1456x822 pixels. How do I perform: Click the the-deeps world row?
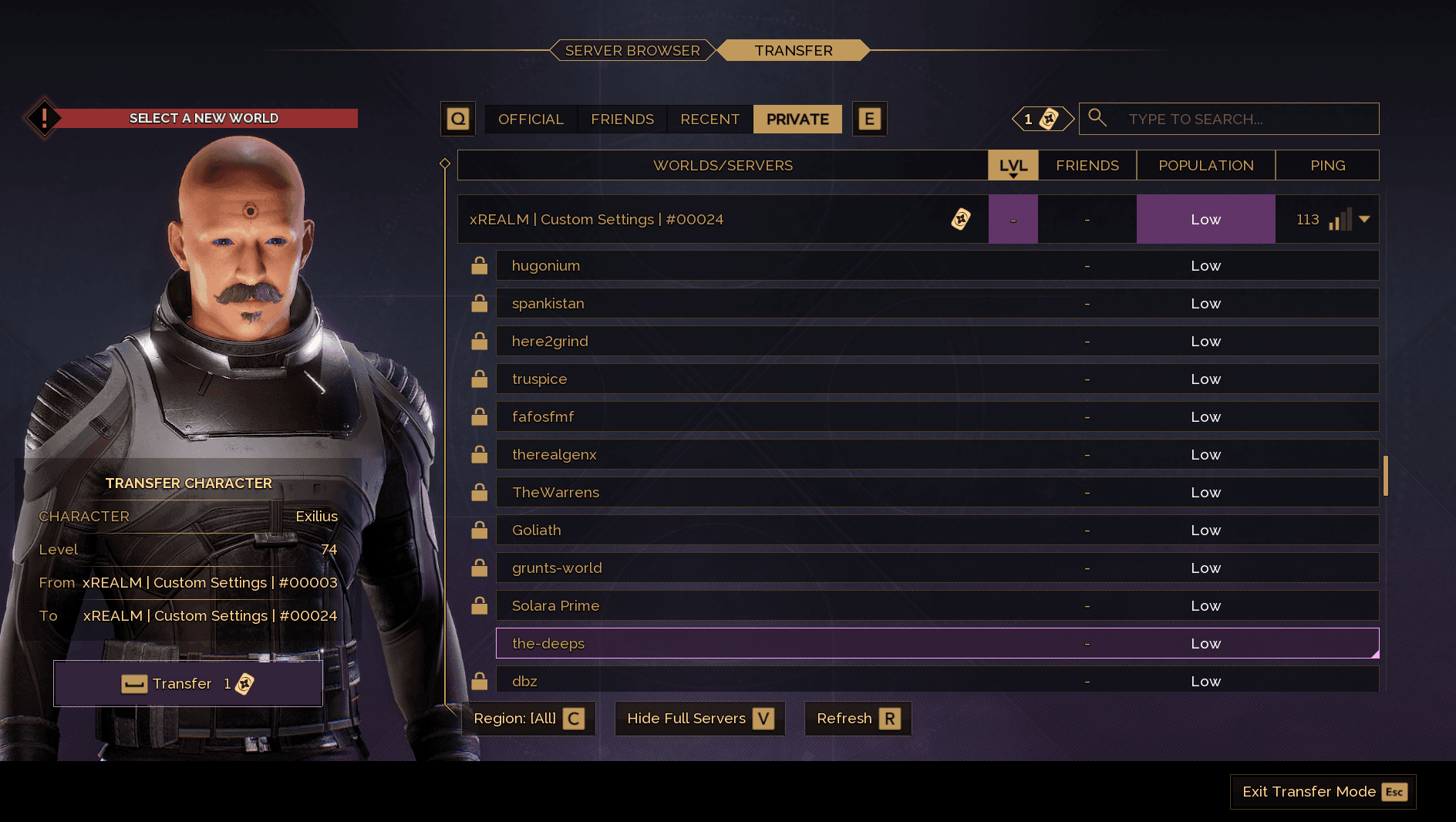click(x=771, y=644)
